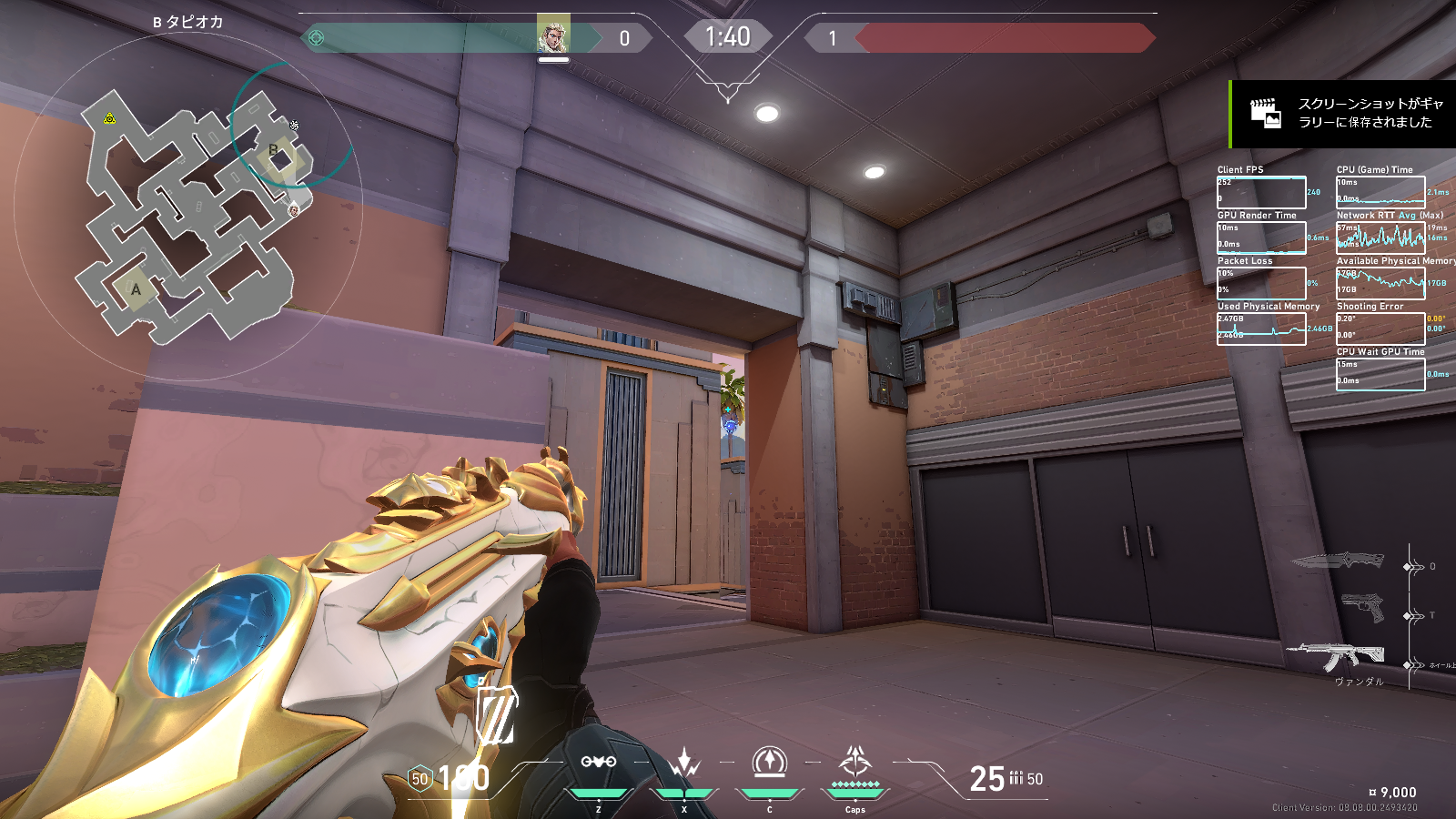Screen dimensions: 1456x819
Task: Select the knife in weapon list
Action: coord(1338,561)
